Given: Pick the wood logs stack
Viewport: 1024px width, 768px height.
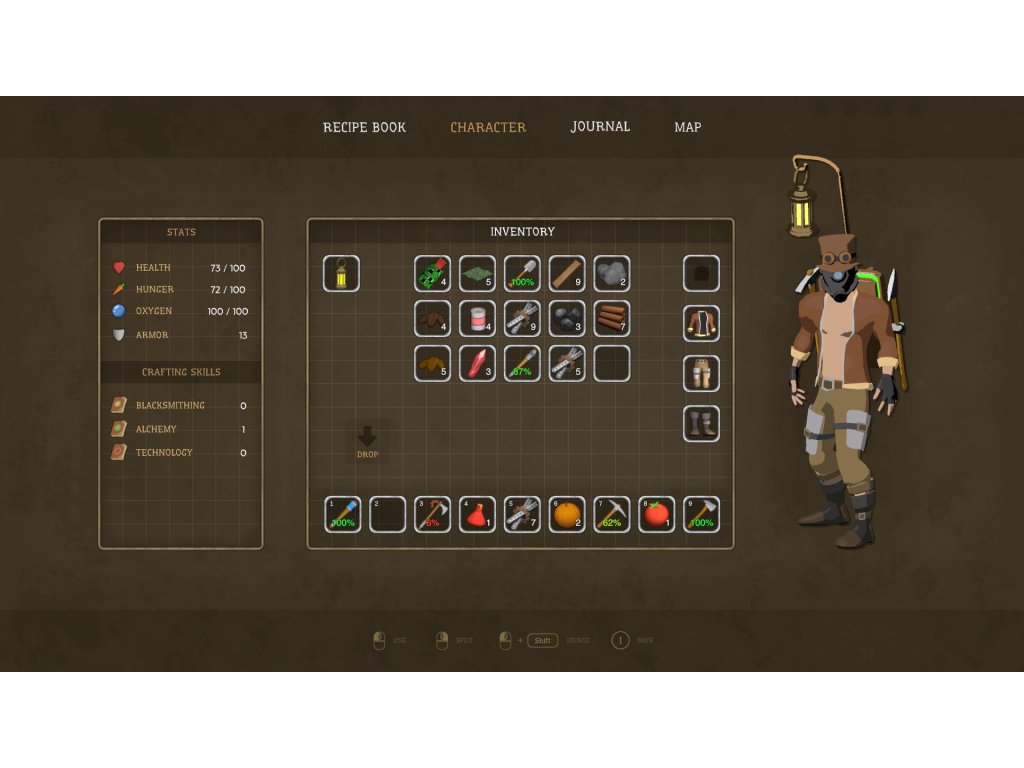Looking at the screenshot, I should point(612,319).
